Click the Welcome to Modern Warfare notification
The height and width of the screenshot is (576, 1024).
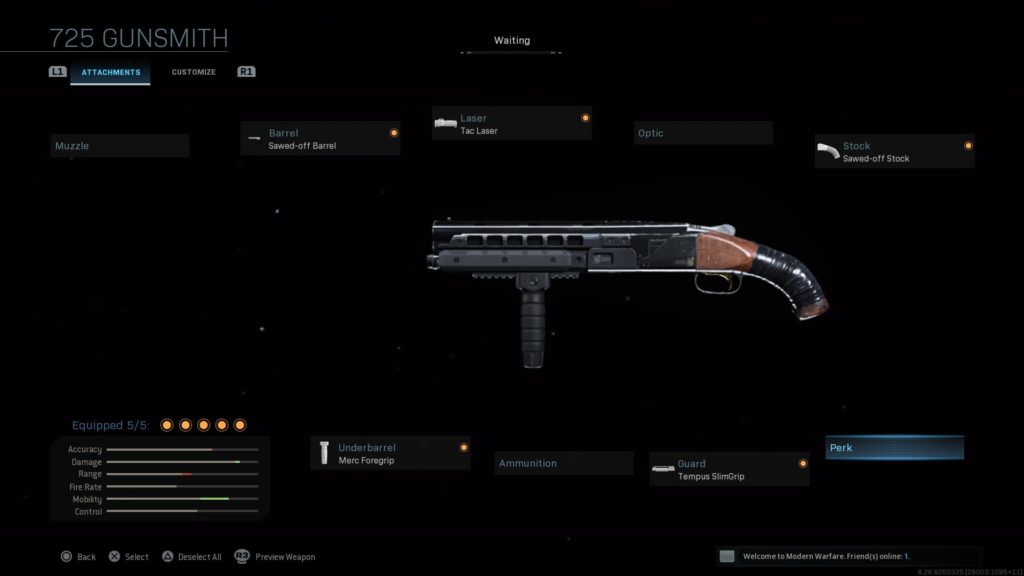pyautogui.click(x=849, y=556)
